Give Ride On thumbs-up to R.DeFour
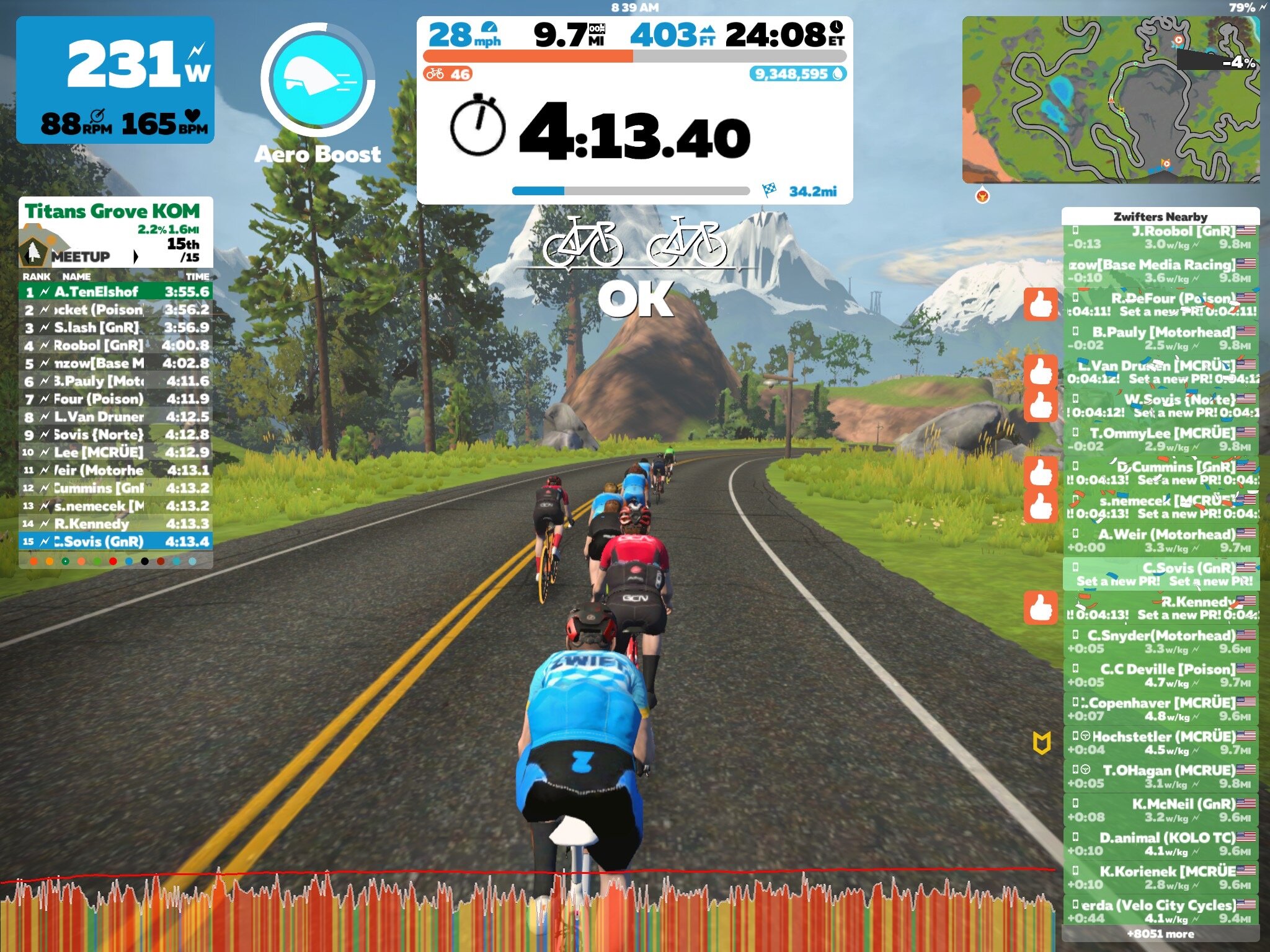This screenshot has width=1270, height=952. click(x=1041, y=304)
